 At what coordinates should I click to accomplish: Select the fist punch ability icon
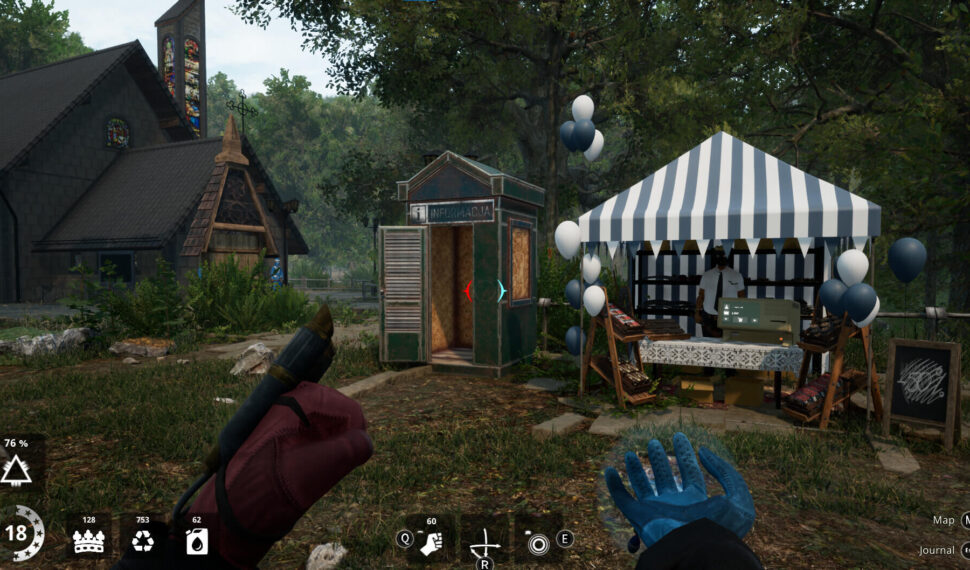tap(431, 541)
